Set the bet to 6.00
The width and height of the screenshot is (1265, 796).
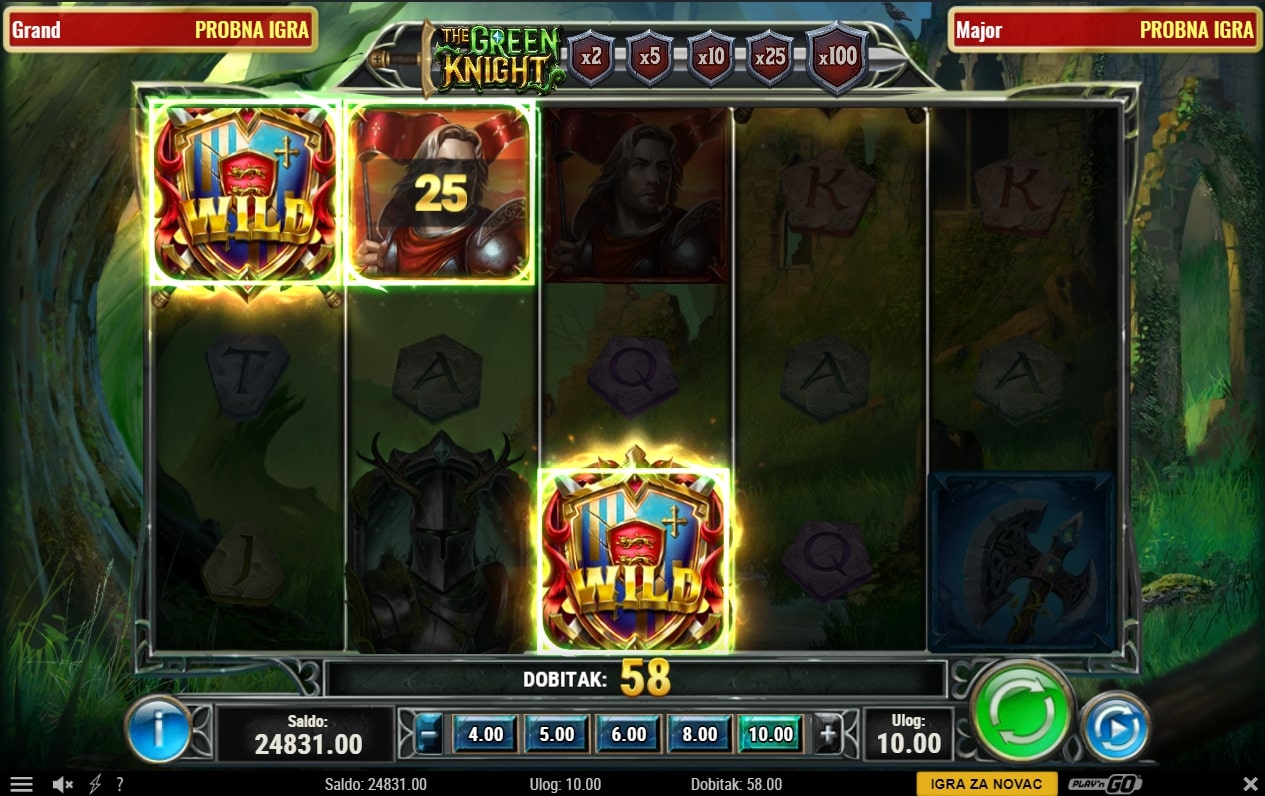(x=628, y=734)
